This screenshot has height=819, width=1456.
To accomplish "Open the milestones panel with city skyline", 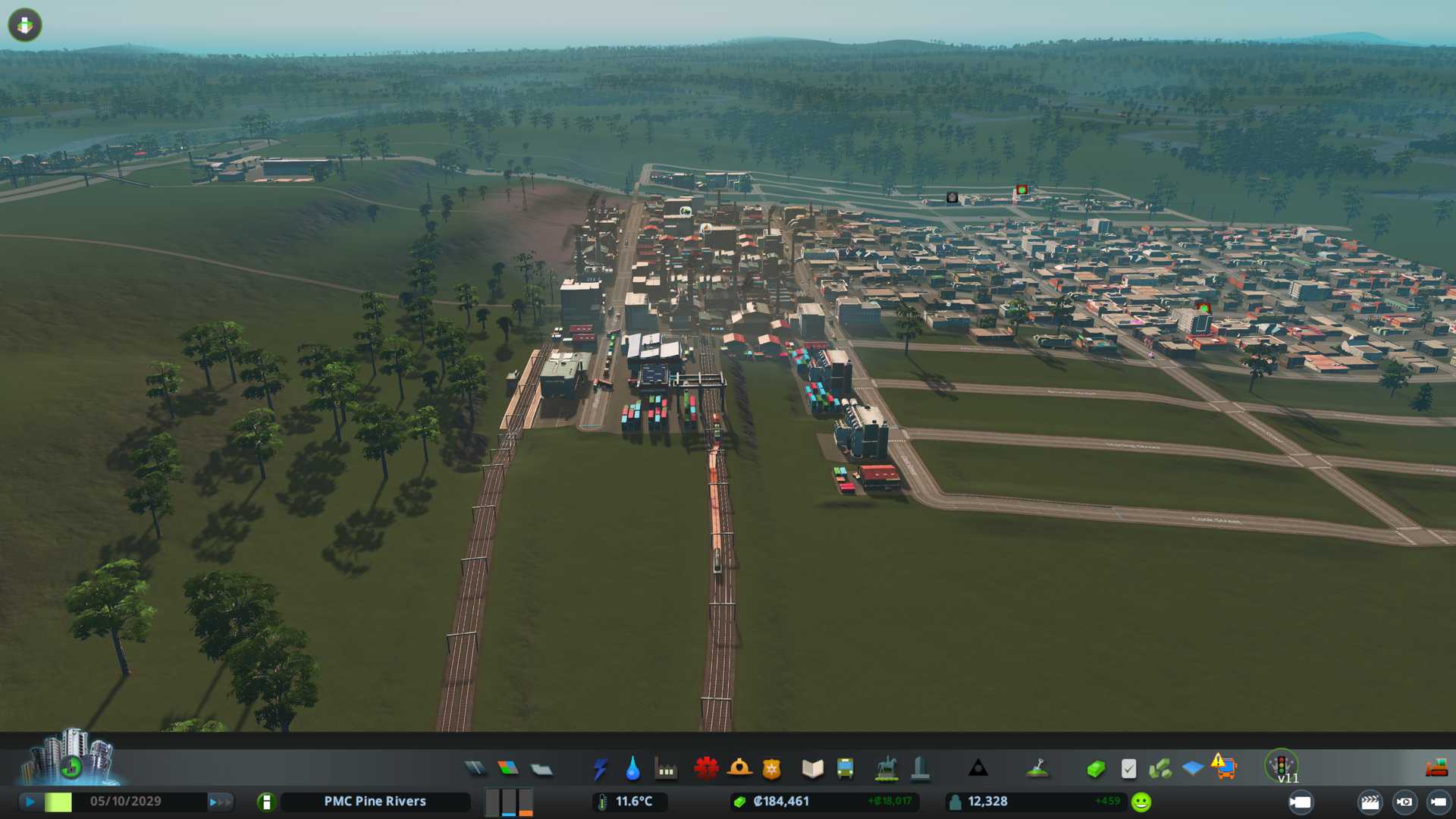I will pyautogui.click(x=72, y=757).
